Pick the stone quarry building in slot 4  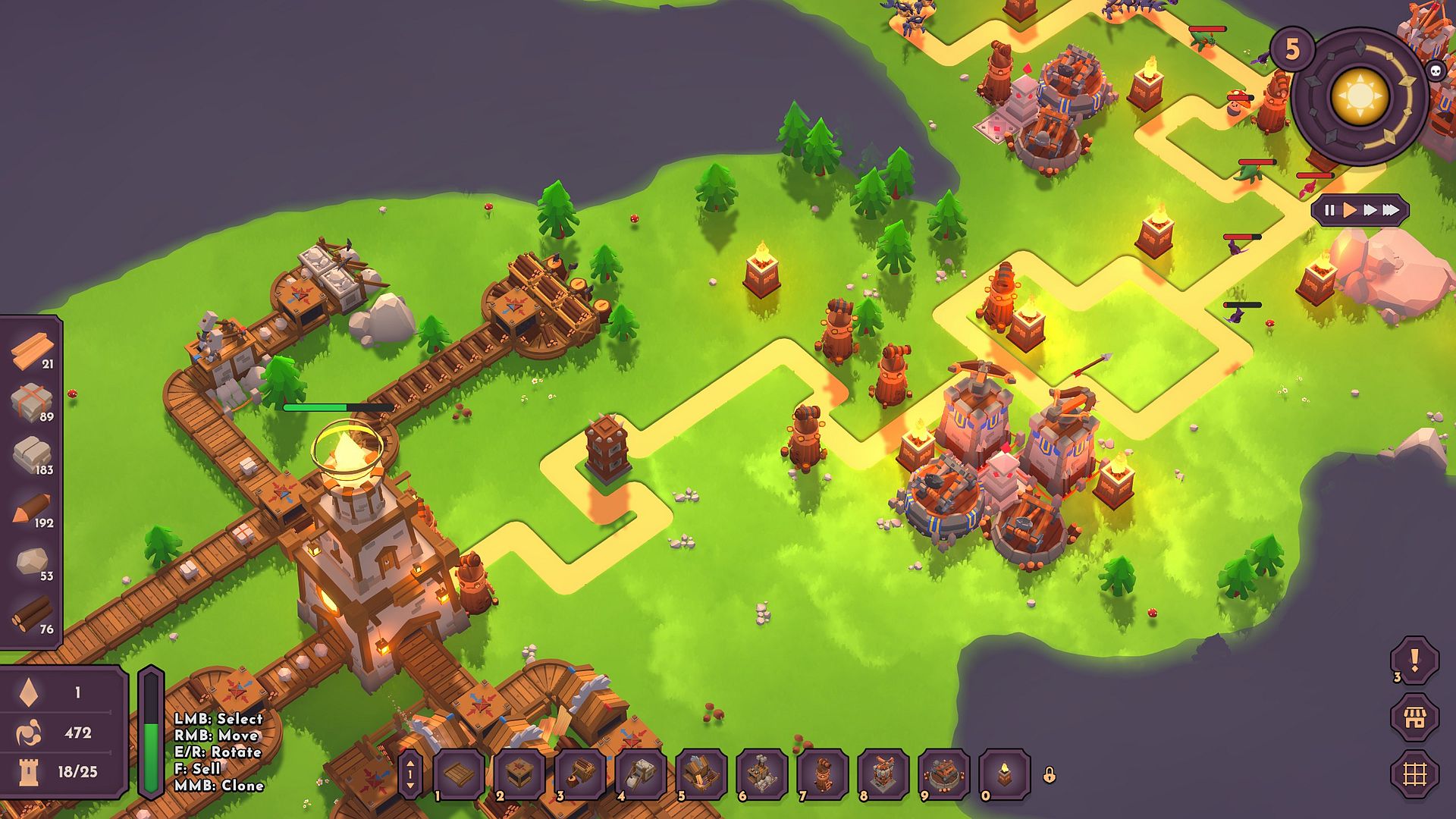(641, 774)
